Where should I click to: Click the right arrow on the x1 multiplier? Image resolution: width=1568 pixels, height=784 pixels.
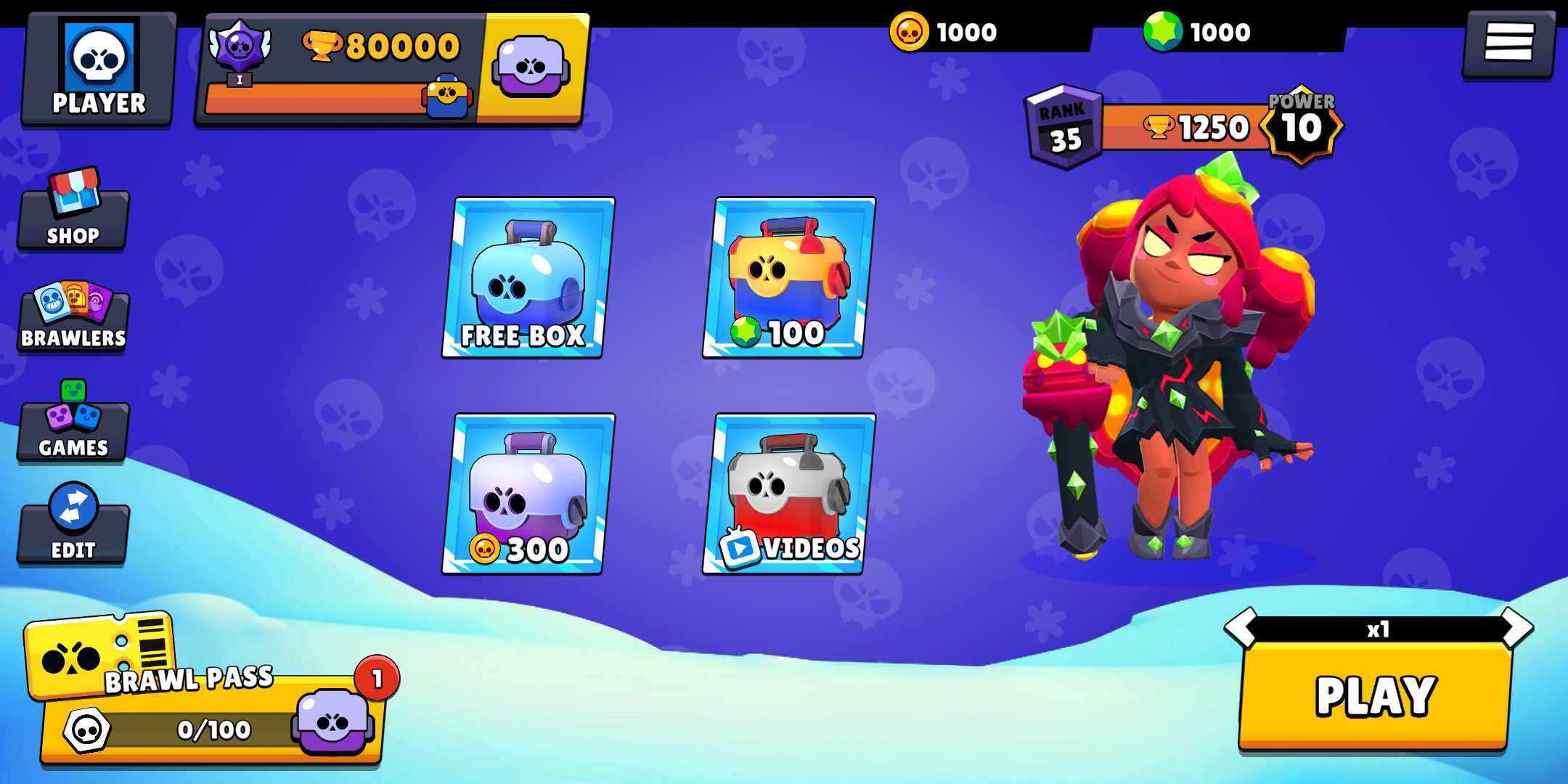click(x=1517, y=627)
